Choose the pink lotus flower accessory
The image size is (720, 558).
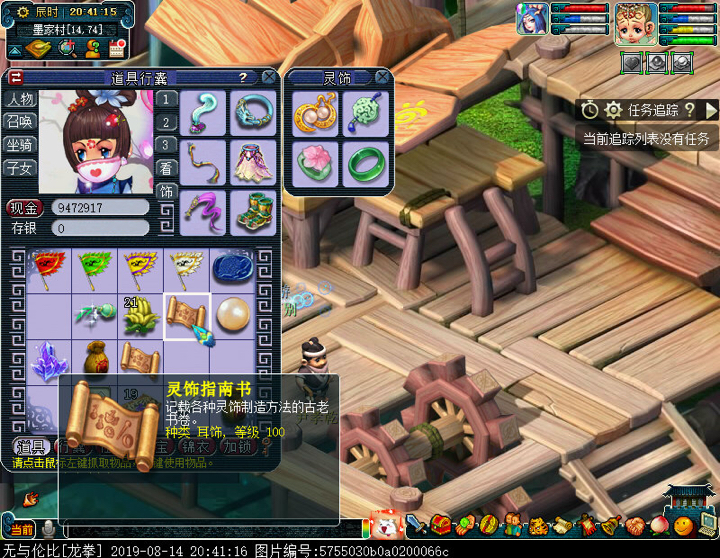[x=315, y=163]
